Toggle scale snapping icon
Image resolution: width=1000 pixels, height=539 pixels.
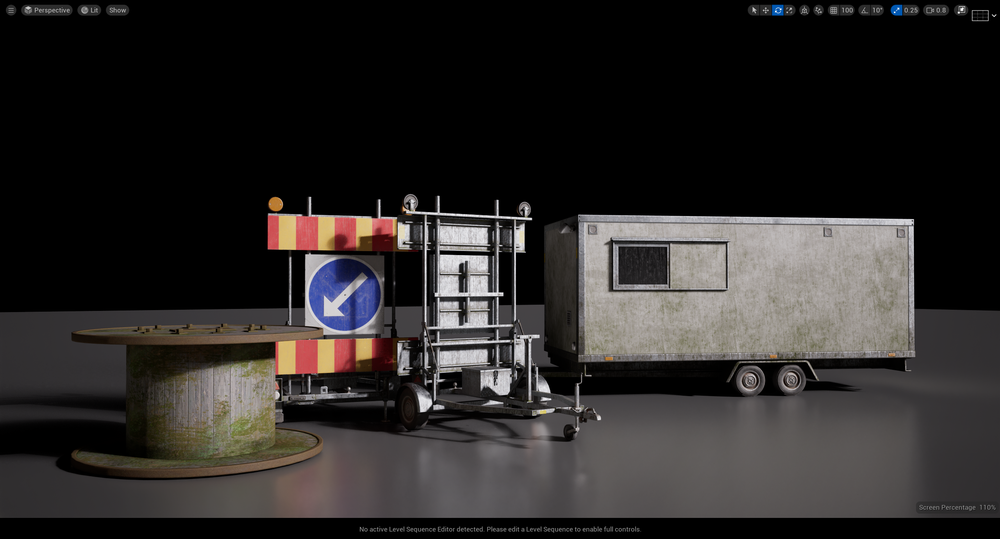click(x=897, y=10)
